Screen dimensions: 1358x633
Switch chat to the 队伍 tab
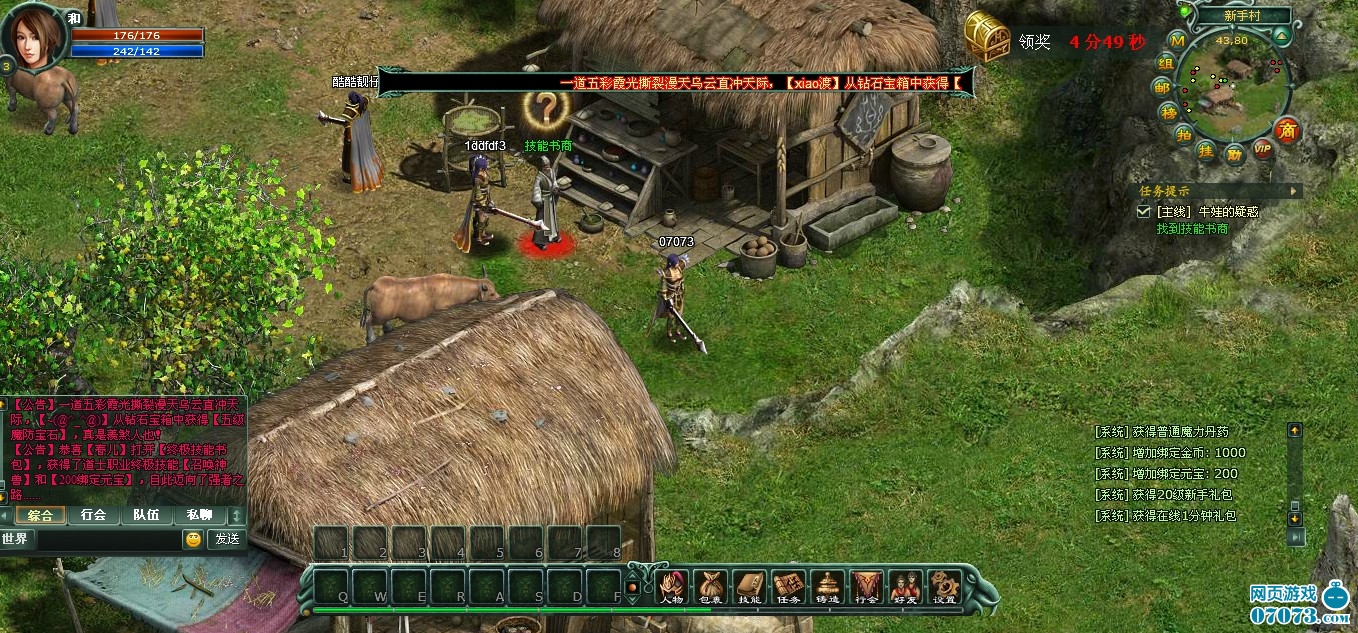(146, 515)
